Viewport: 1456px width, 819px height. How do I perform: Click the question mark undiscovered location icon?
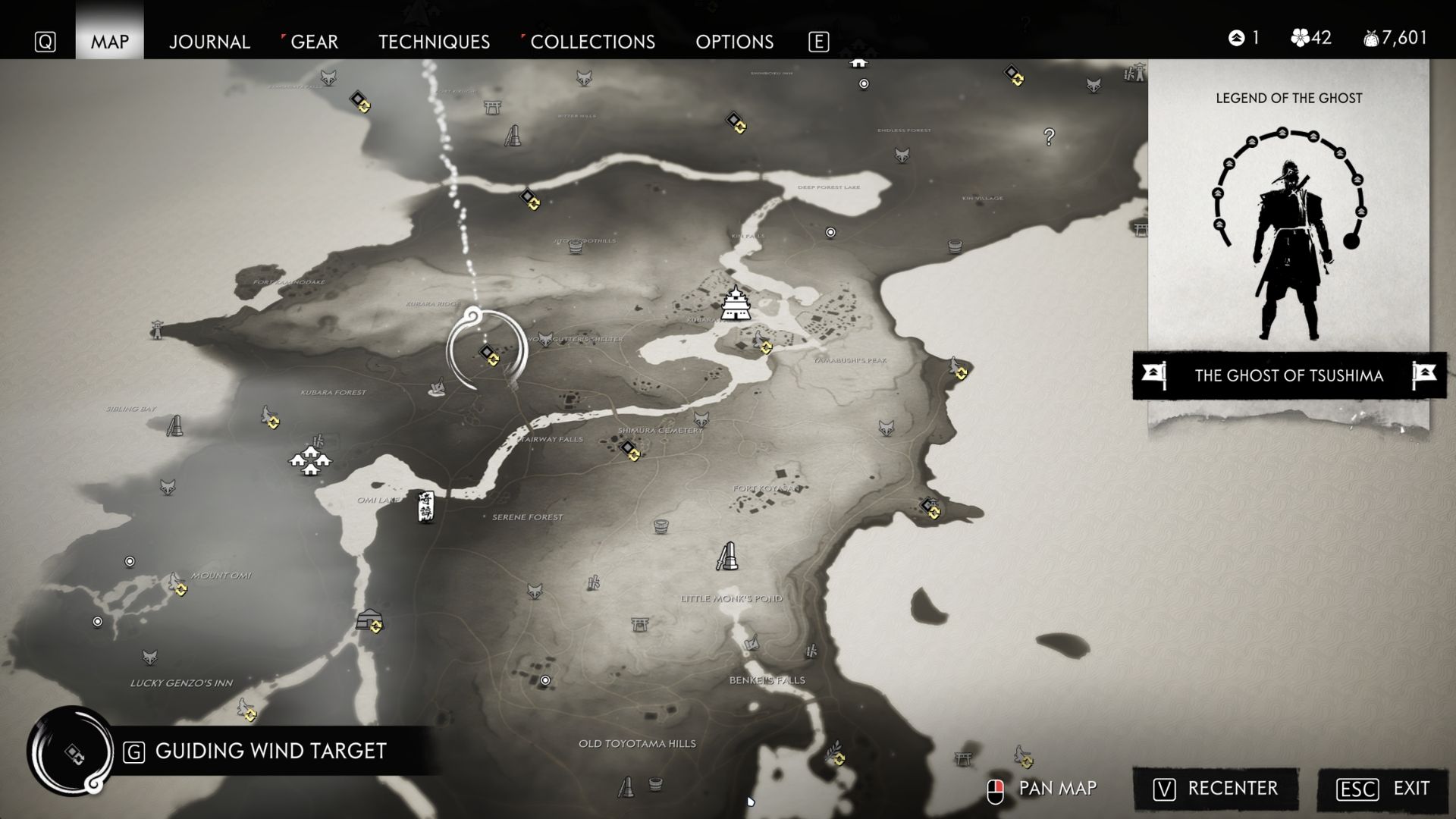[x=1049, y=136]
